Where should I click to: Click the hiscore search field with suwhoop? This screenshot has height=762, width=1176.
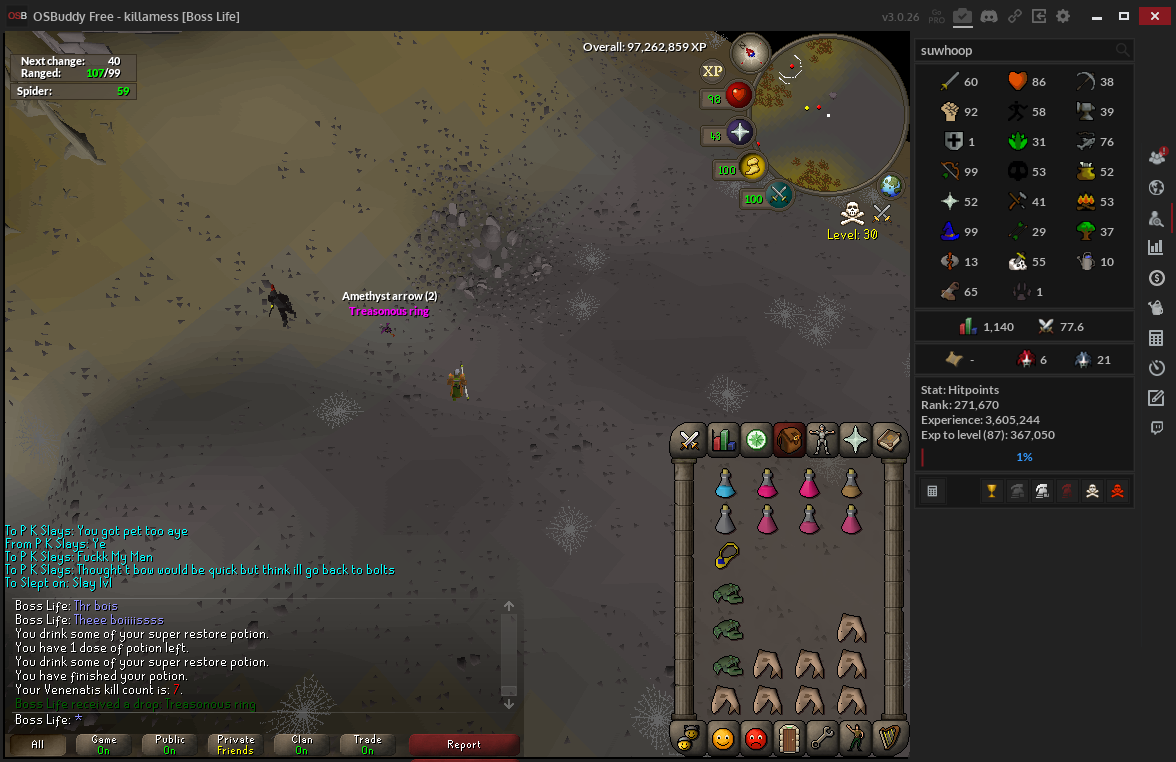coord(1015,50)
